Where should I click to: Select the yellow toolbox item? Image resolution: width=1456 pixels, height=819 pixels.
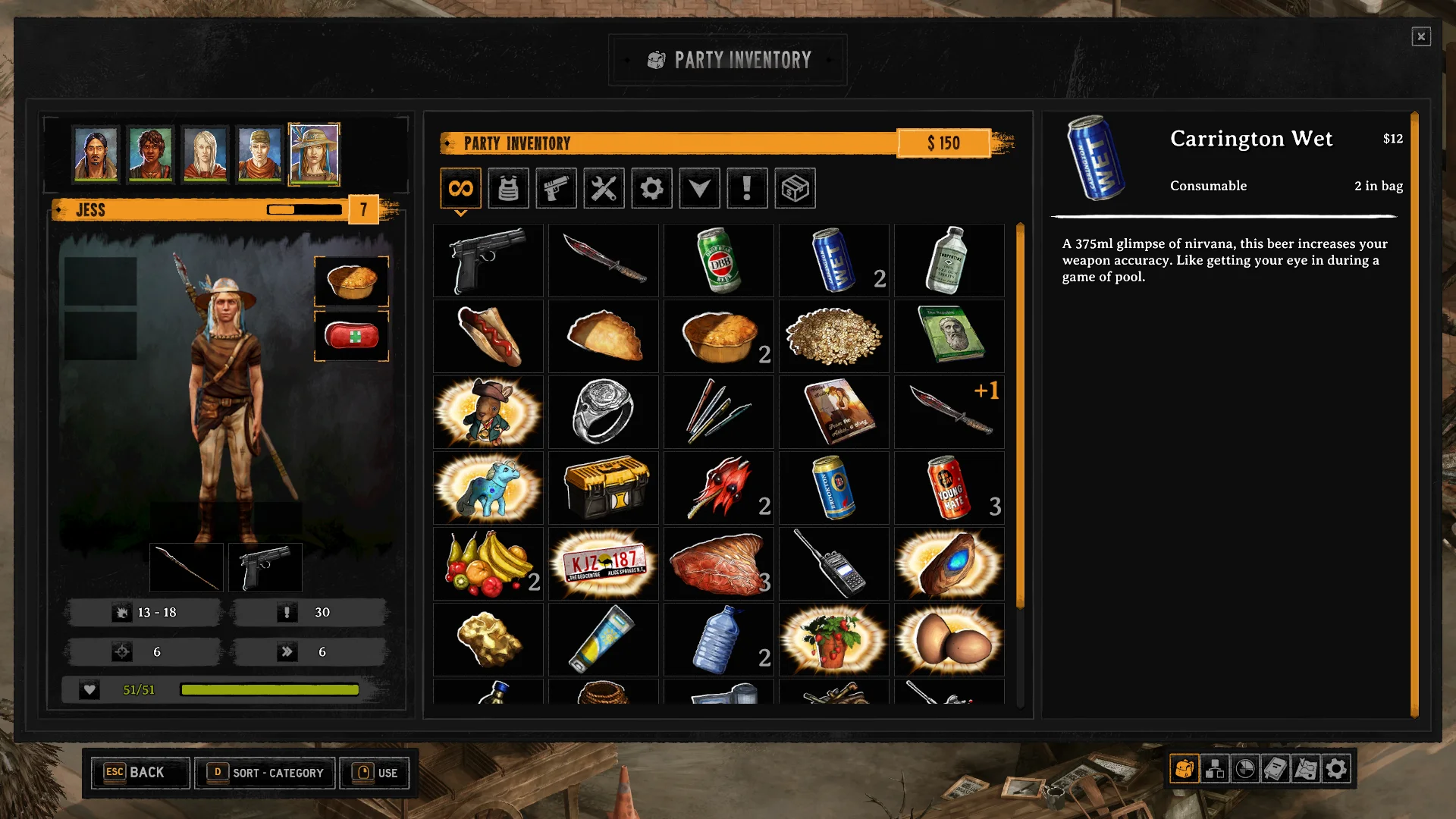click(604, 488)
